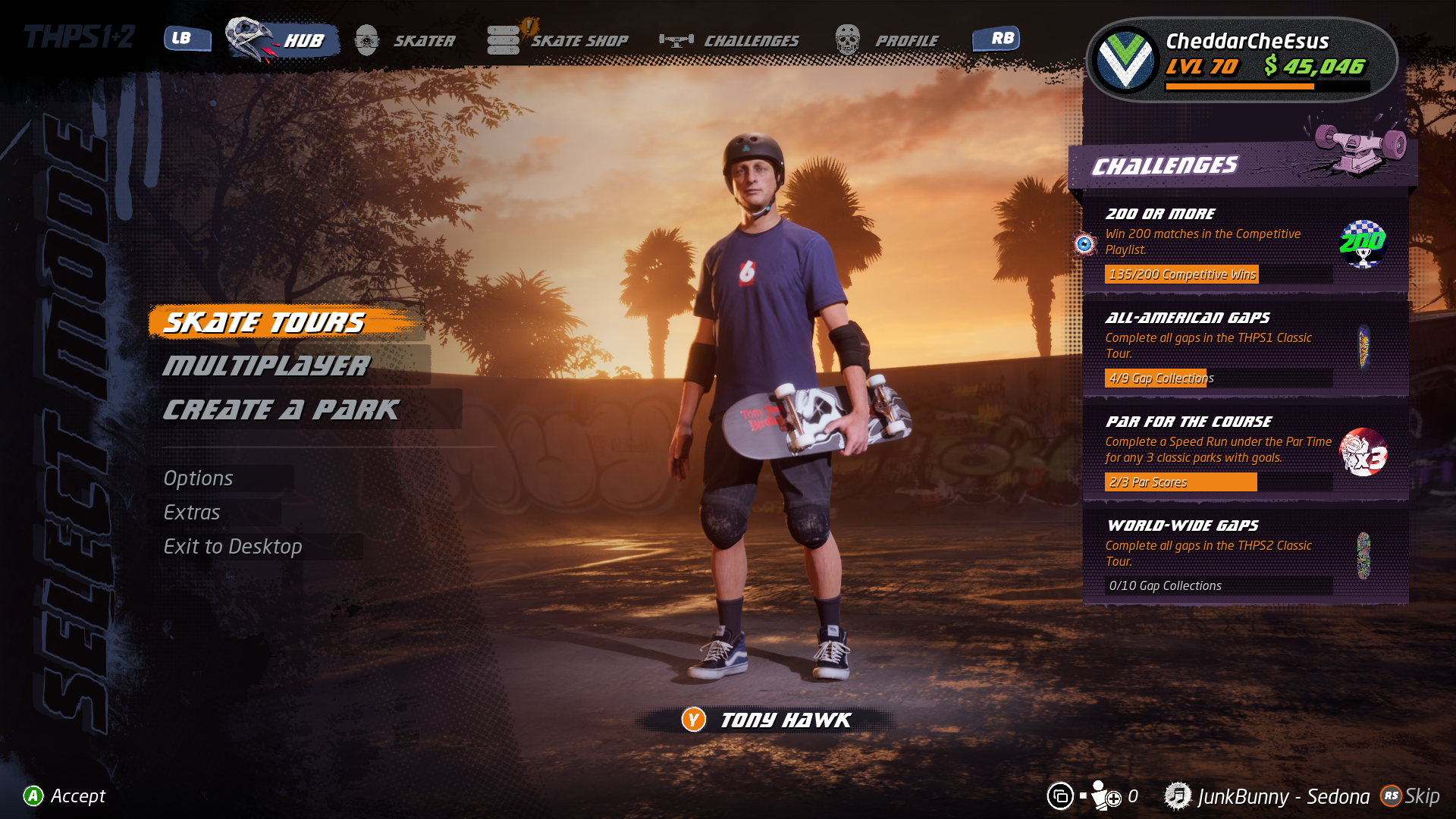The width and height of the screenshot is (1456, 819).
Task: Click the Challenges panel header
Action: pos(1165,166)
